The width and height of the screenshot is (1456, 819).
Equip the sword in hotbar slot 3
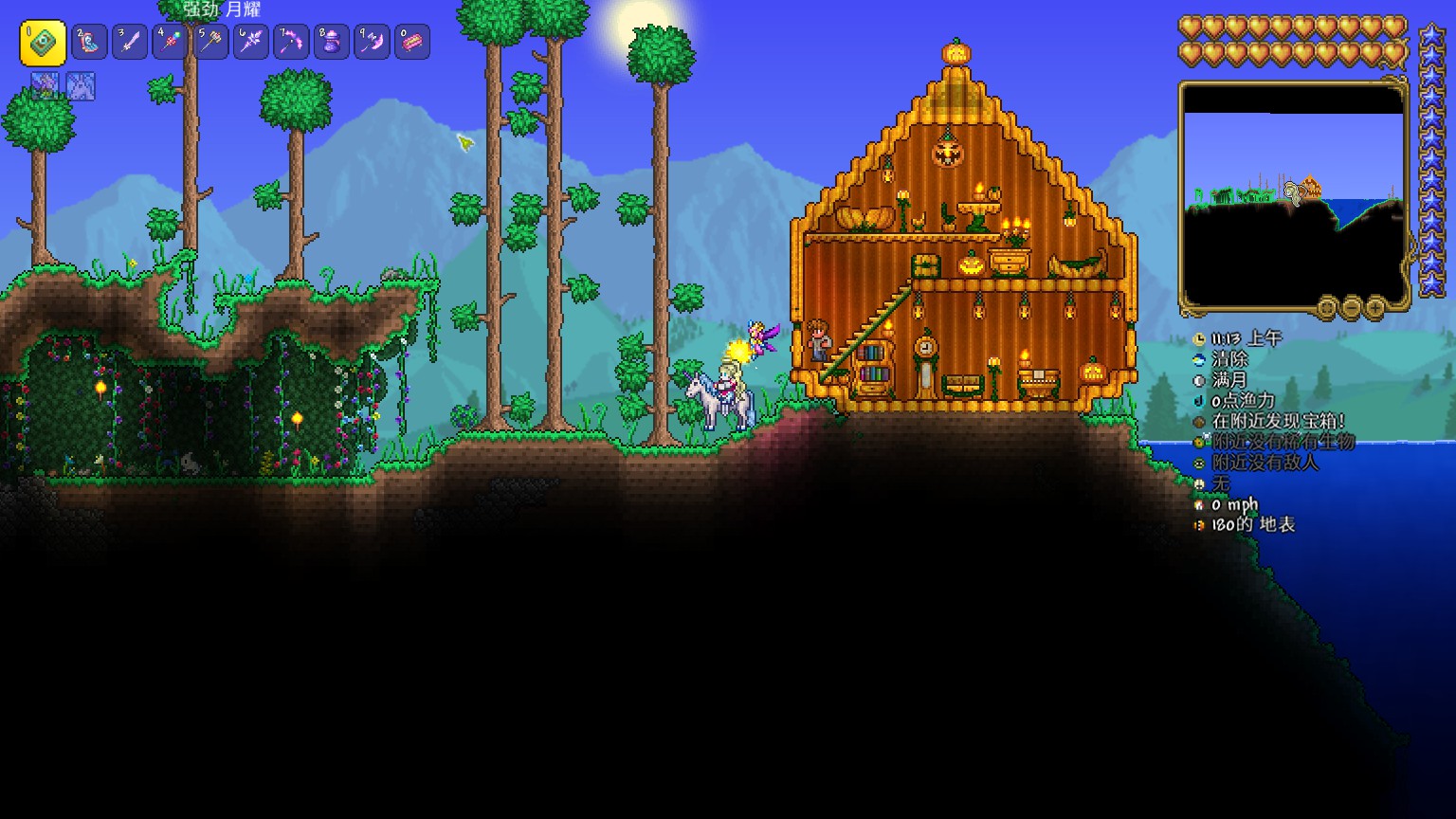tap(130, 43)
